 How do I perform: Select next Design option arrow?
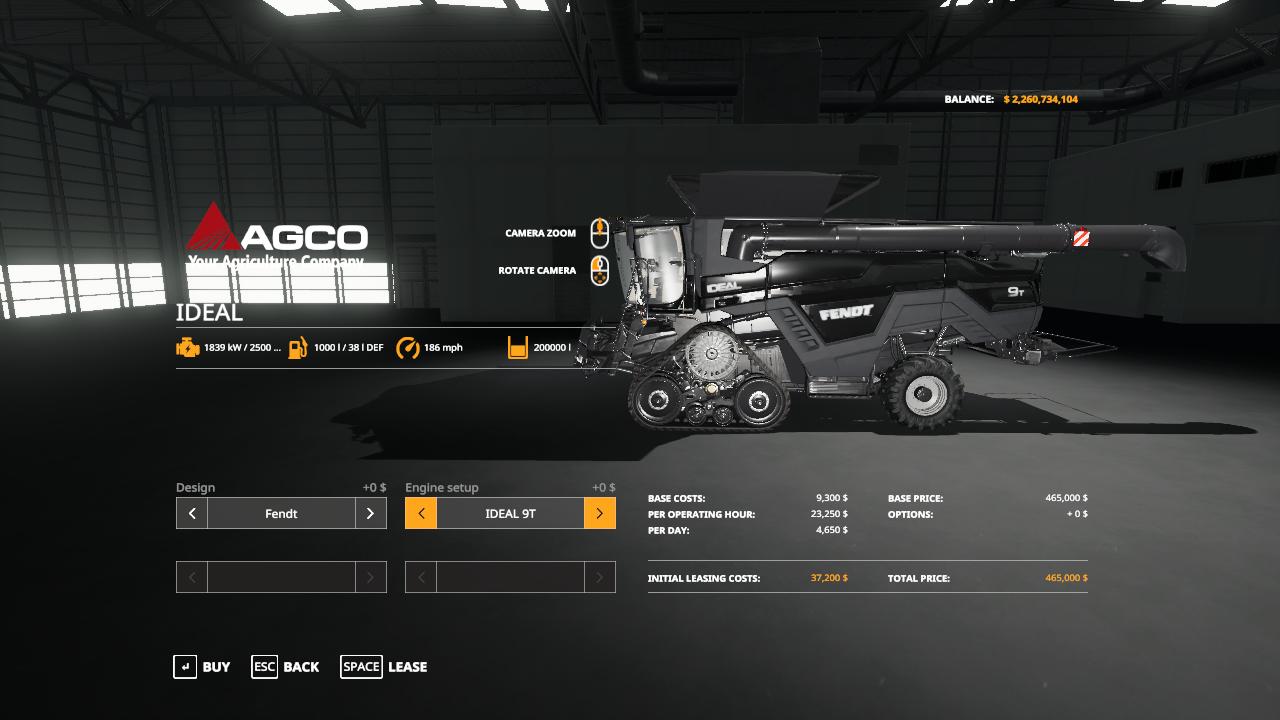pos(370,513)
